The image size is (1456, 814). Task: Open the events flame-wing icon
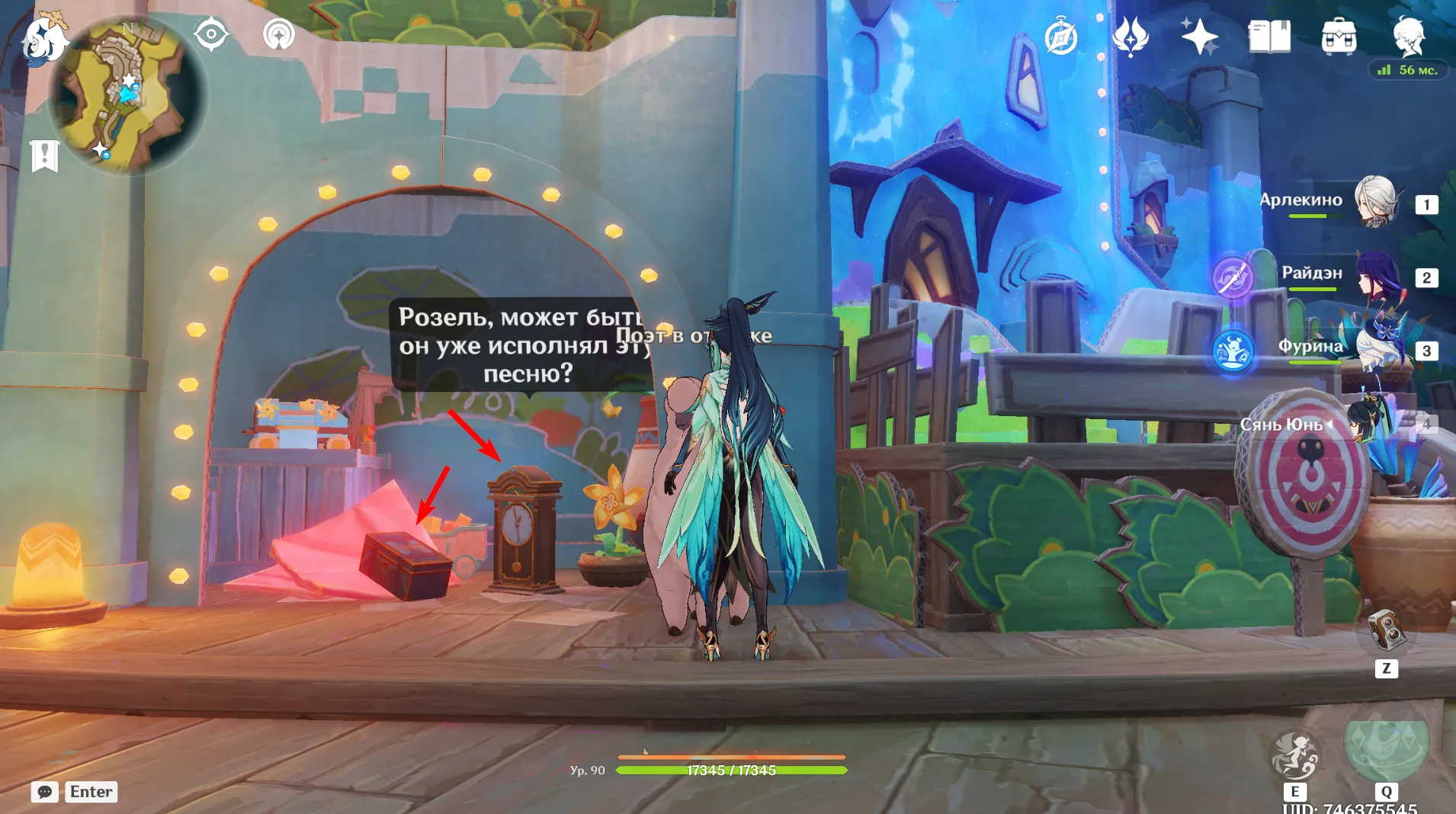(1130, 37)
